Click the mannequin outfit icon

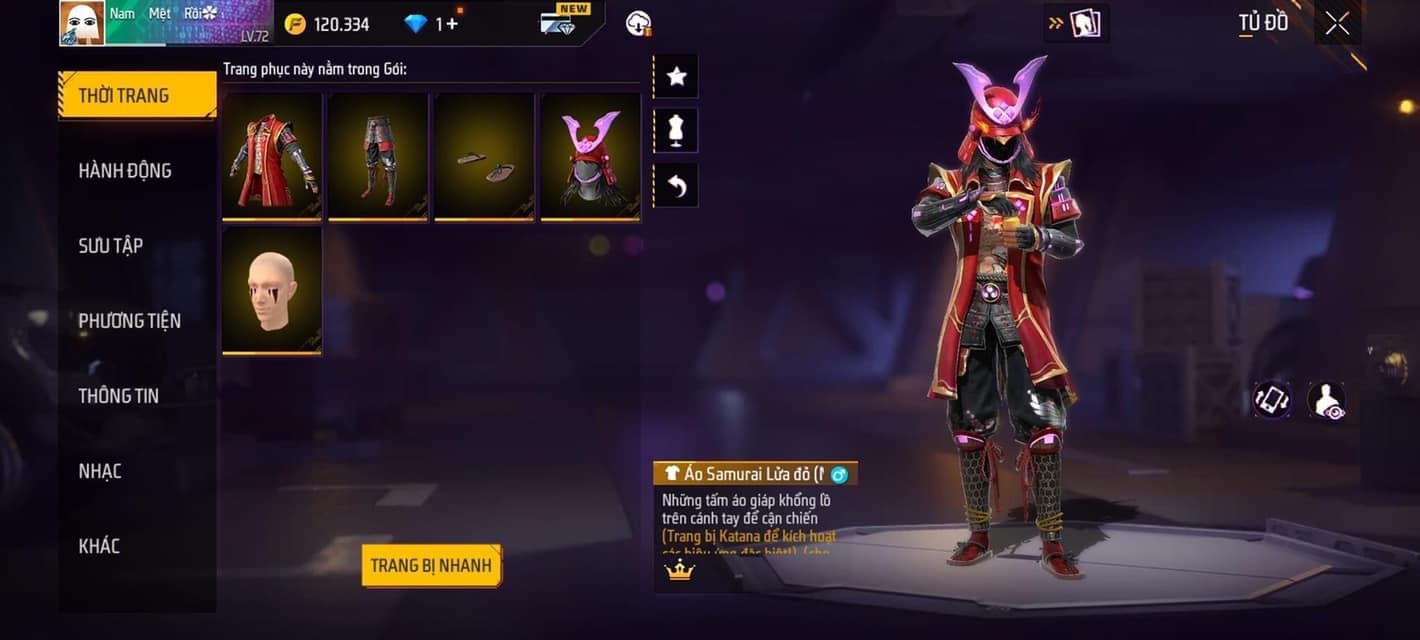point(676,131)
